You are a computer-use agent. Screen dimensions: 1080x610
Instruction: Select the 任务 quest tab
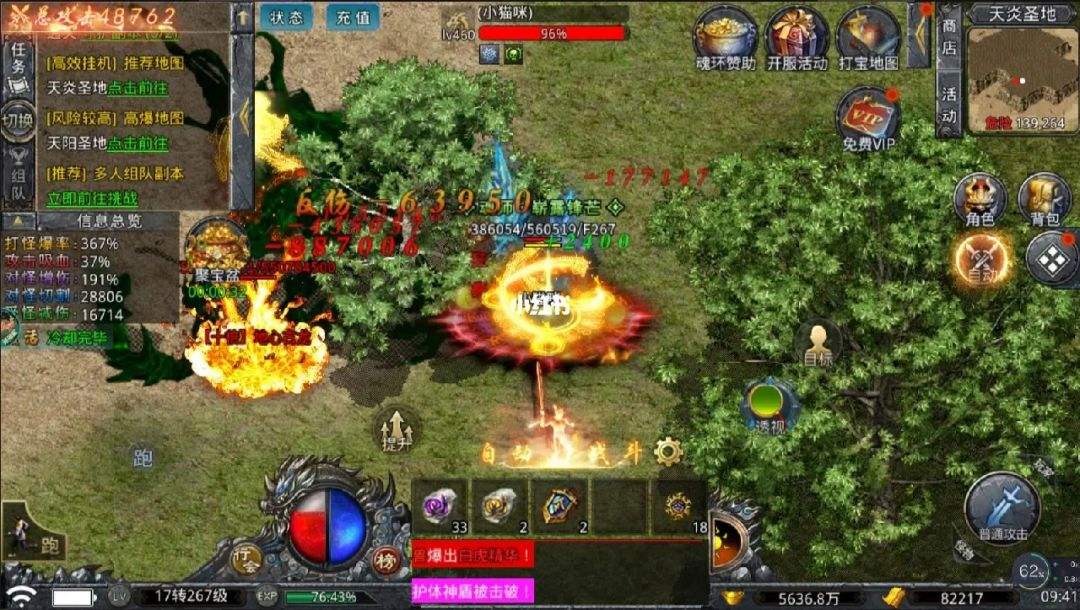point(19,57)
